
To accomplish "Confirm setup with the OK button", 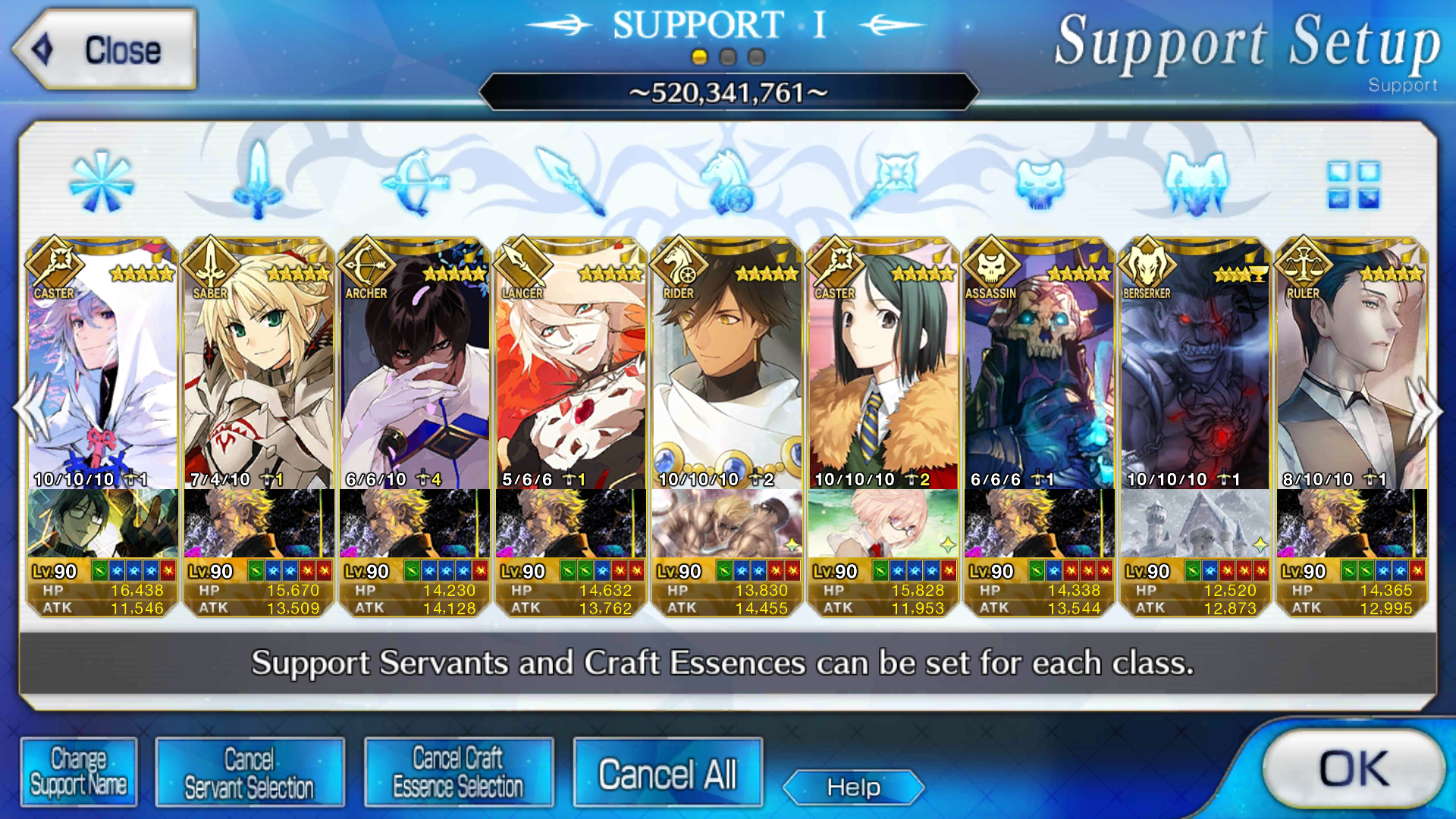I will [x=1354, y=769].
